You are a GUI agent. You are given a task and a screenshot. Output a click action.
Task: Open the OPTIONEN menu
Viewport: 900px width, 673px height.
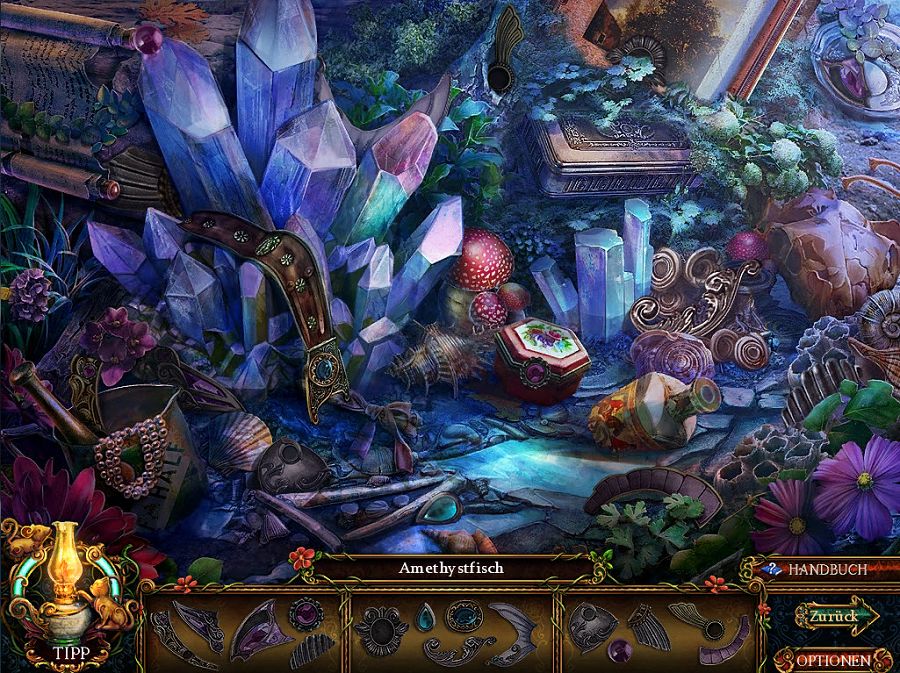pyautogui.click(x=832, y=660)
